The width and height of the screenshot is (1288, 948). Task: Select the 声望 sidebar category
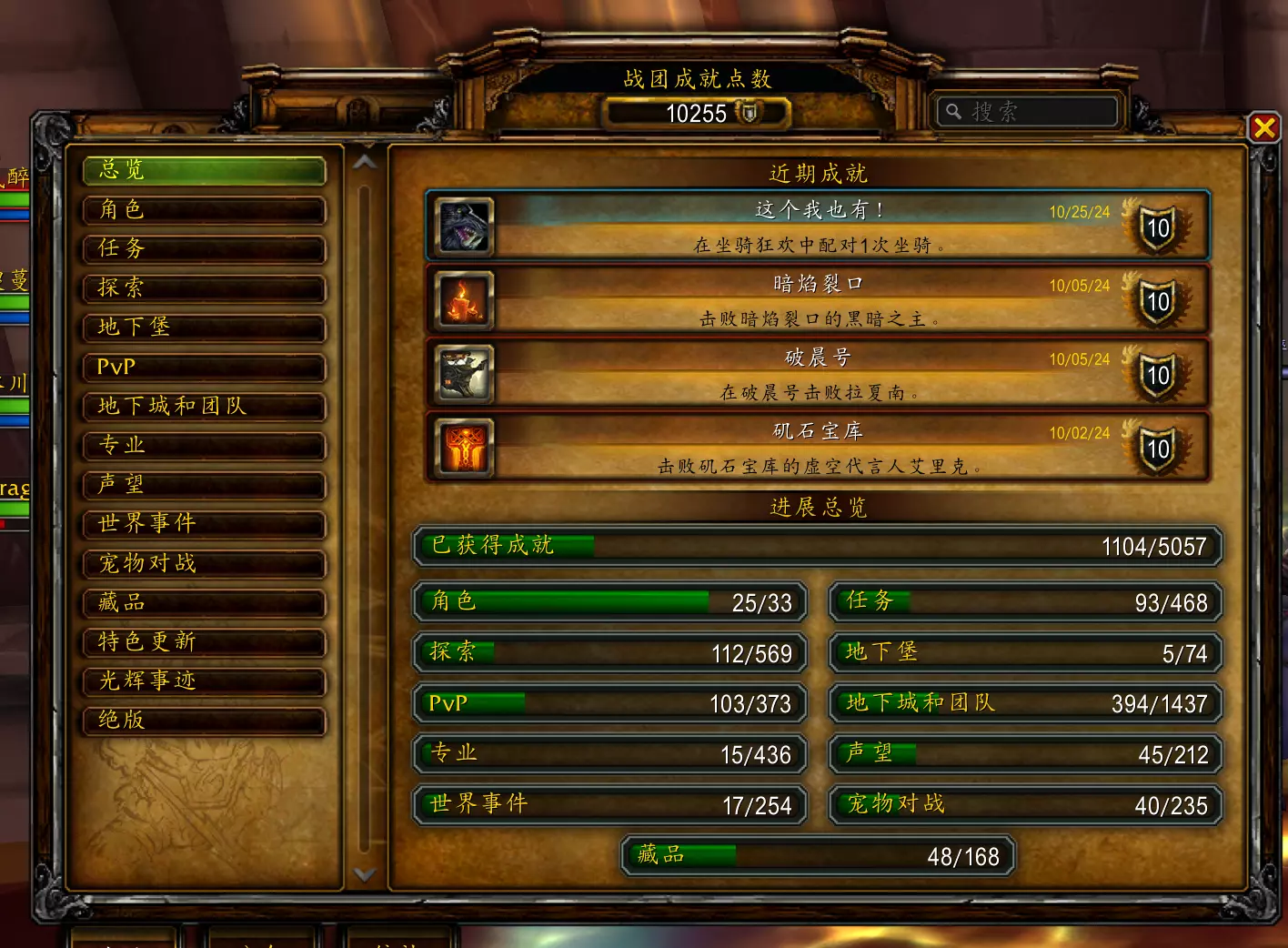click(x=204, y=484)
